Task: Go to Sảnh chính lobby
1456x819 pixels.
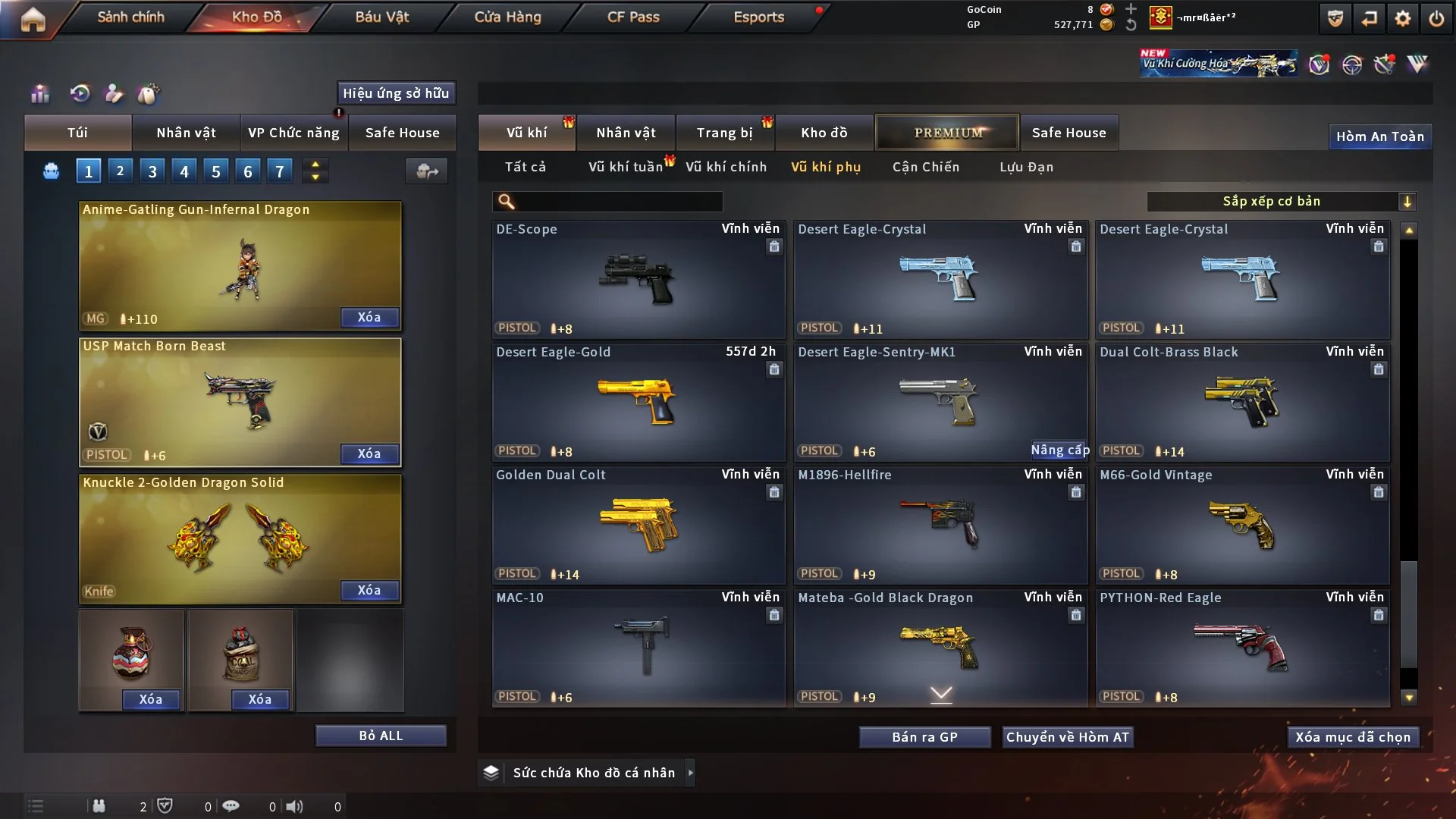Action: [x=130, y=17]
